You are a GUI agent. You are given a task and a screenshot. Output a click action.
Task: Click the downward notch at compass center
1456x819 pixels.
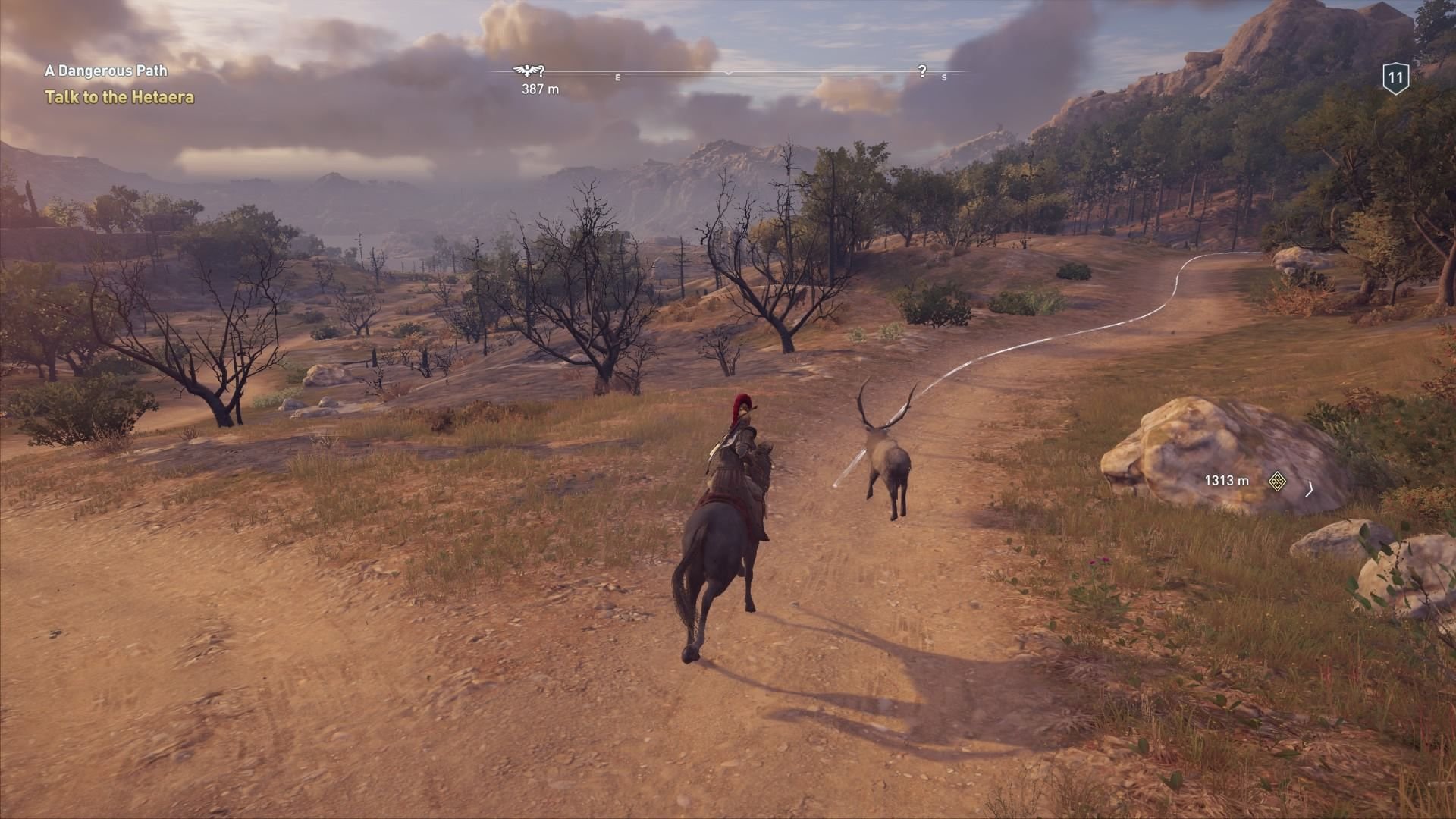729,72
